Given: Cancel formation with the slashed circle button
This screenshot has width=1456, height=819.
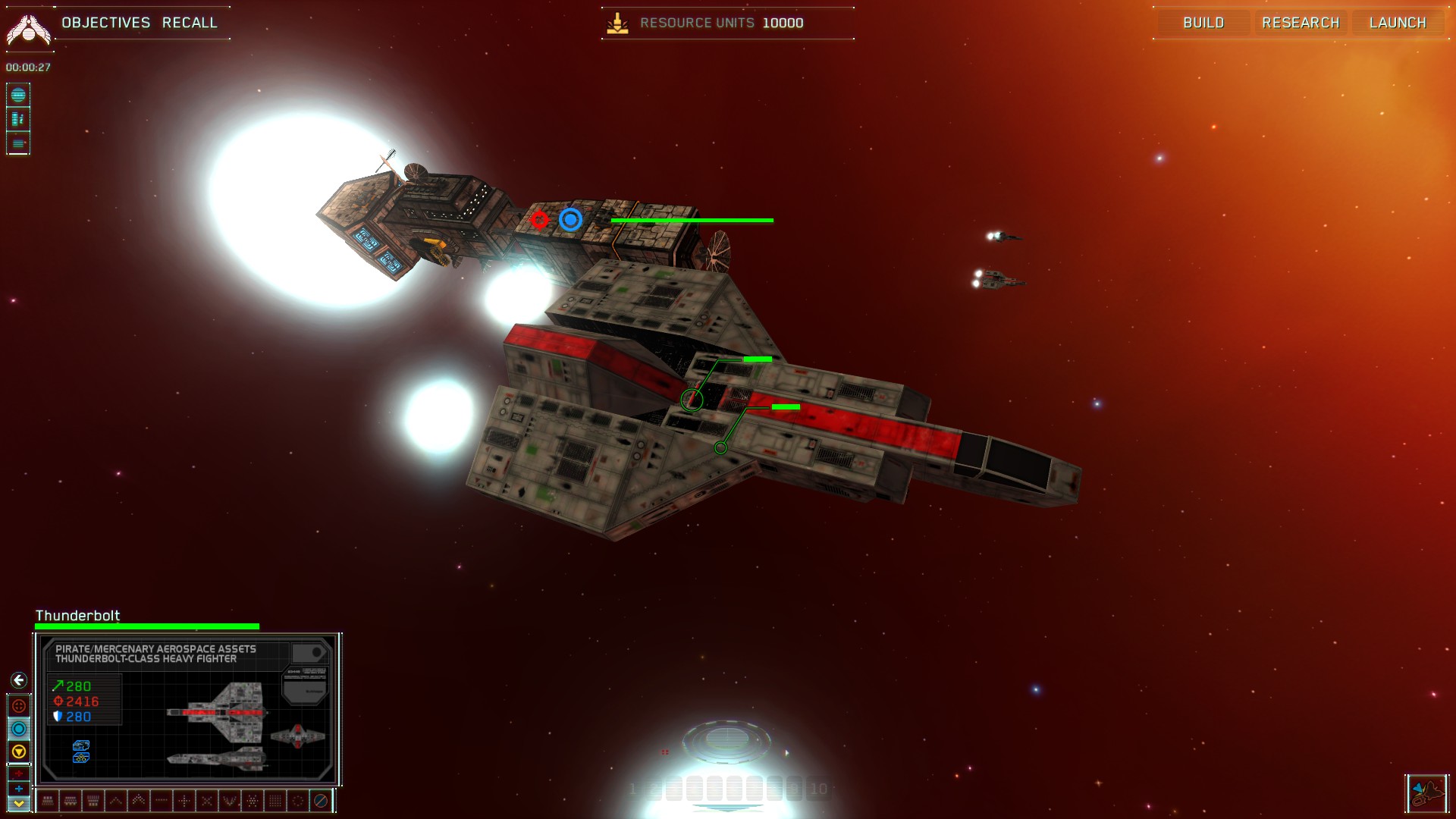Looking at the screenshot, I should pos(321,800).
